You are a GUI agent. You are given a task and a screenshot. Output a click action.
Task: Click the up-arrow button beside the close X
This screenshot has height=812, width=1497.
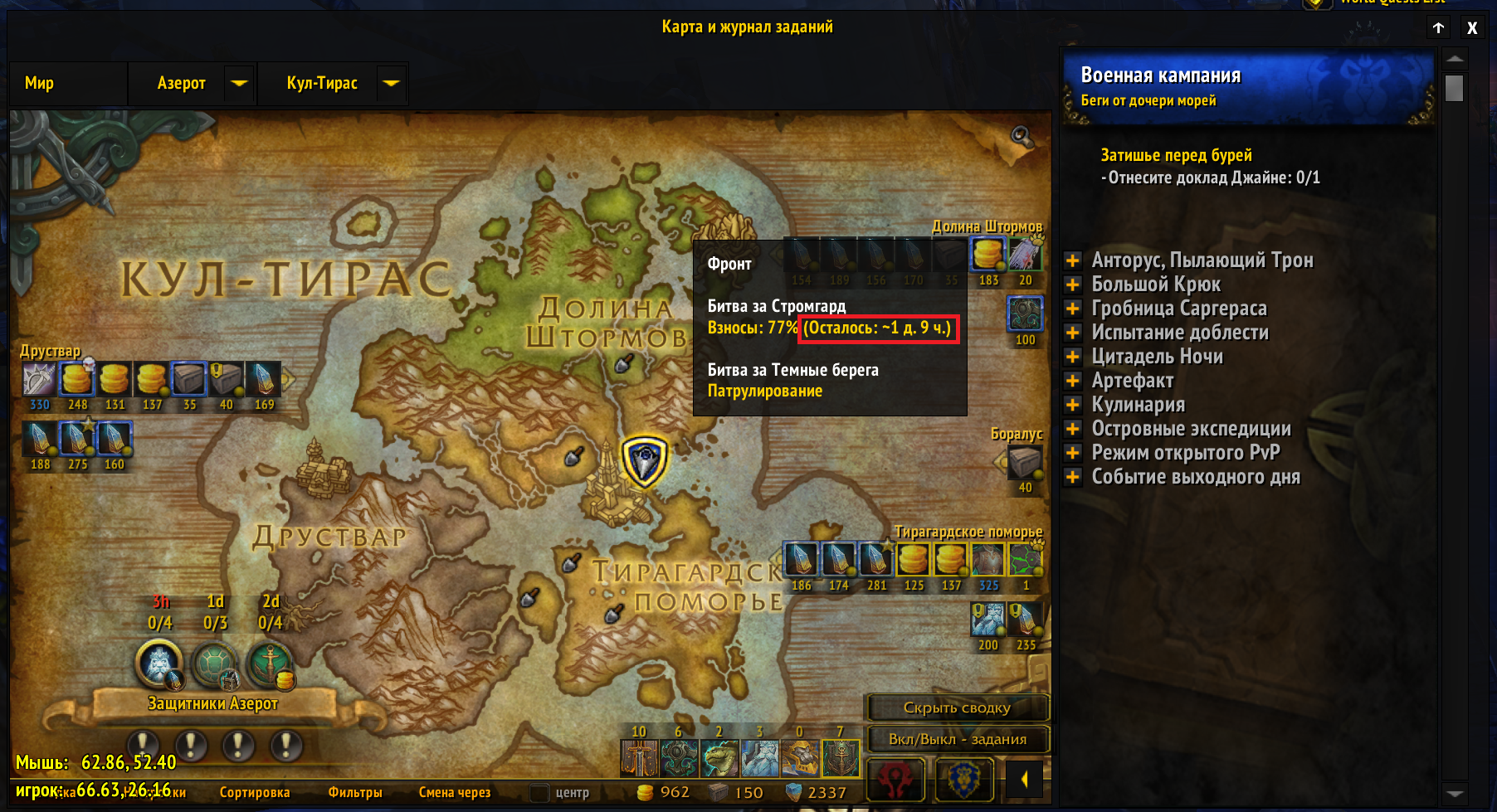1439,27
